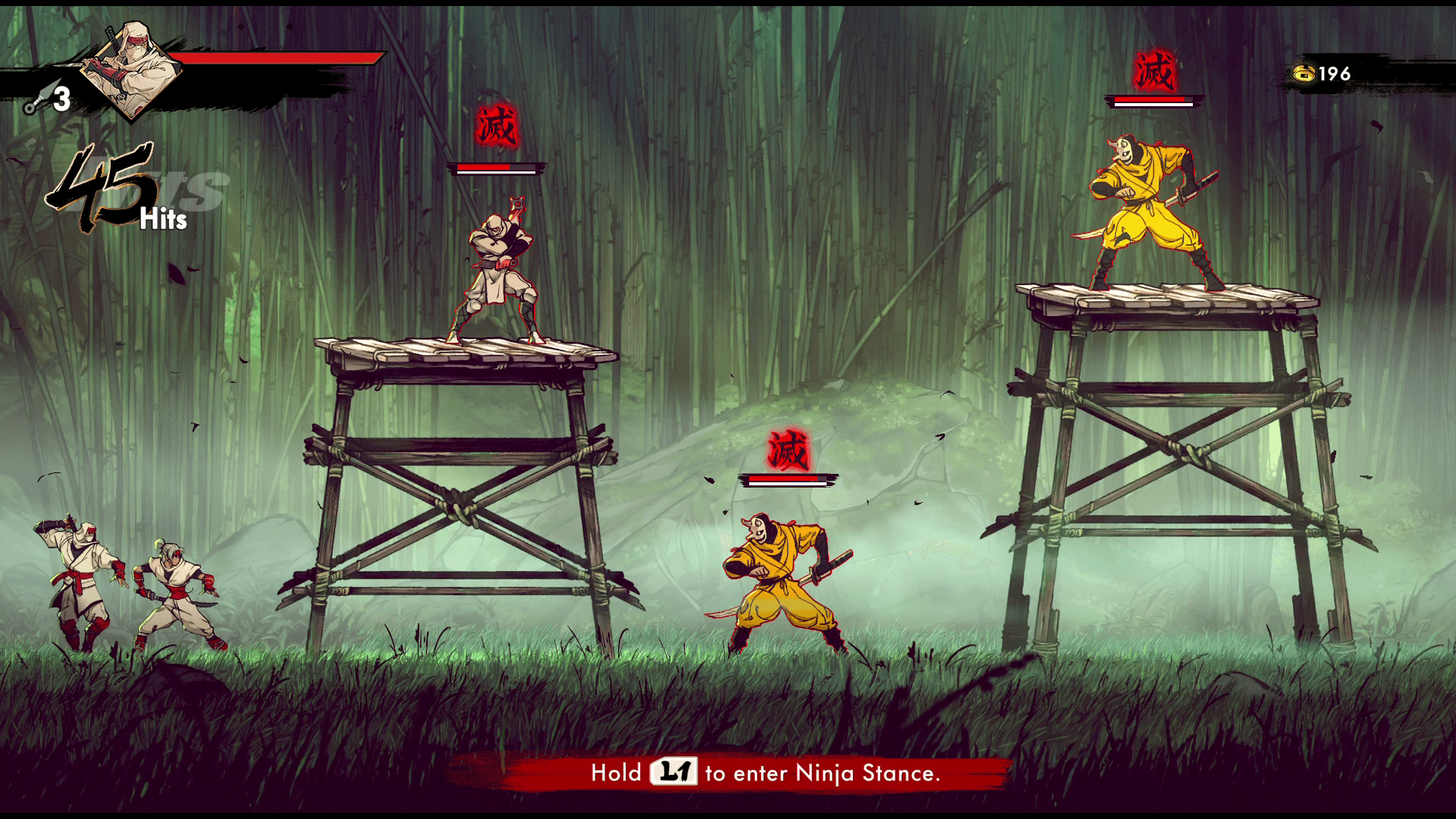Click the gold coin currency icon
The height and width of the screenshot is (819, 1456).
pyautogui.click(x=1304, y=74)
